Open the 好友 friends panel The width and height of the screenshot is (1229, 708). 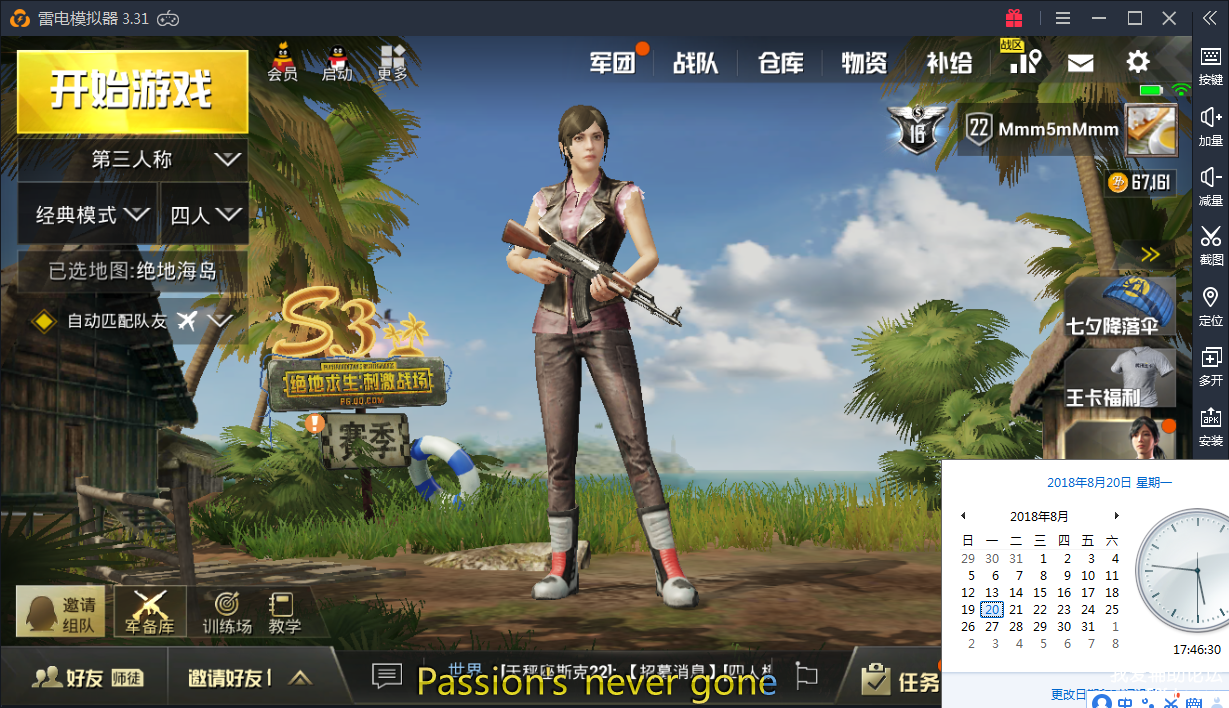(x=87, y=678)
